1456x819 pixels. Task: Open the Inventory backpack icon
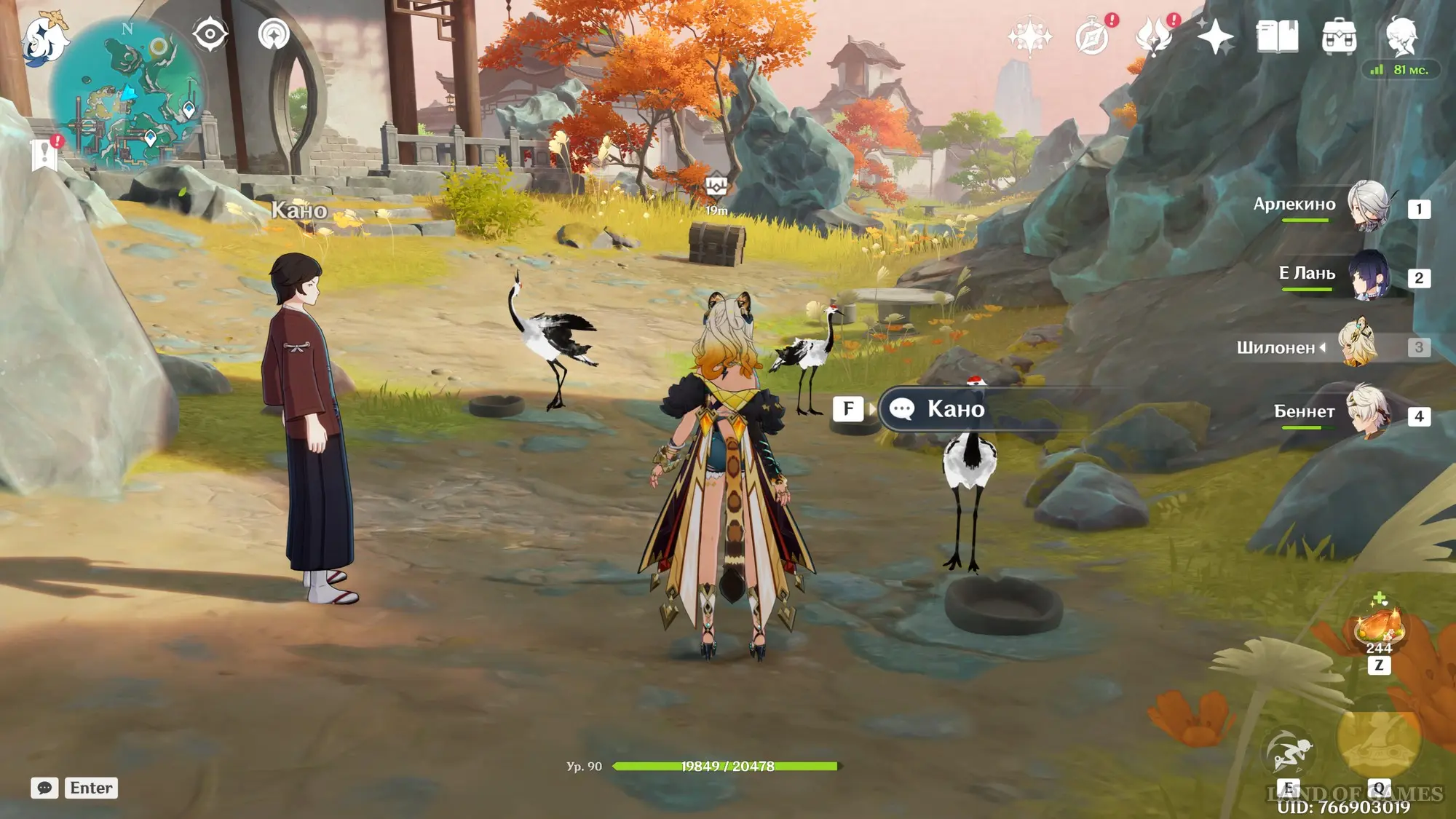click(x=1339, y=36)
